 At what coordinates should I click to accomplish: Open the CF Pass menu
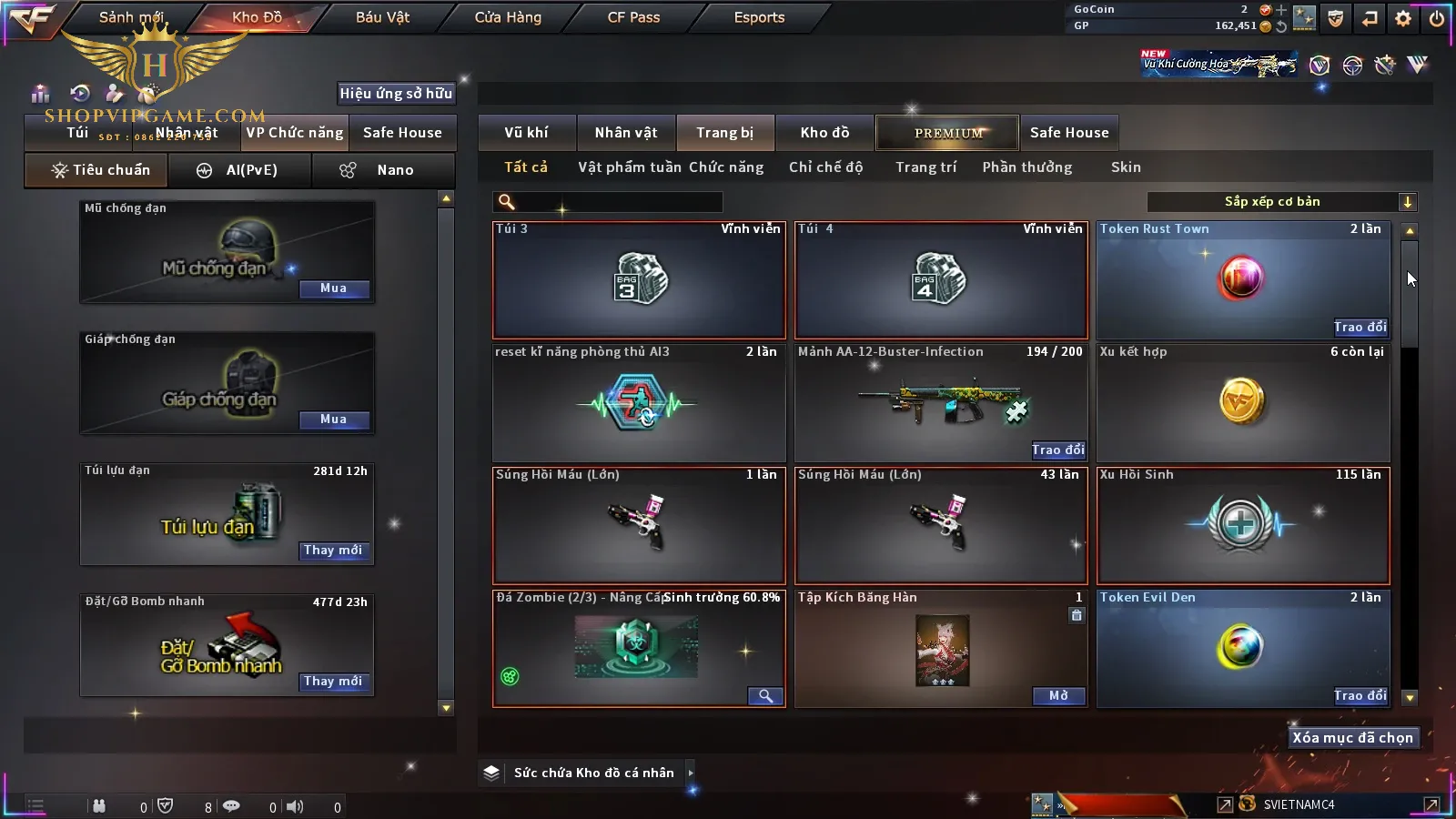tap(633, 17)
